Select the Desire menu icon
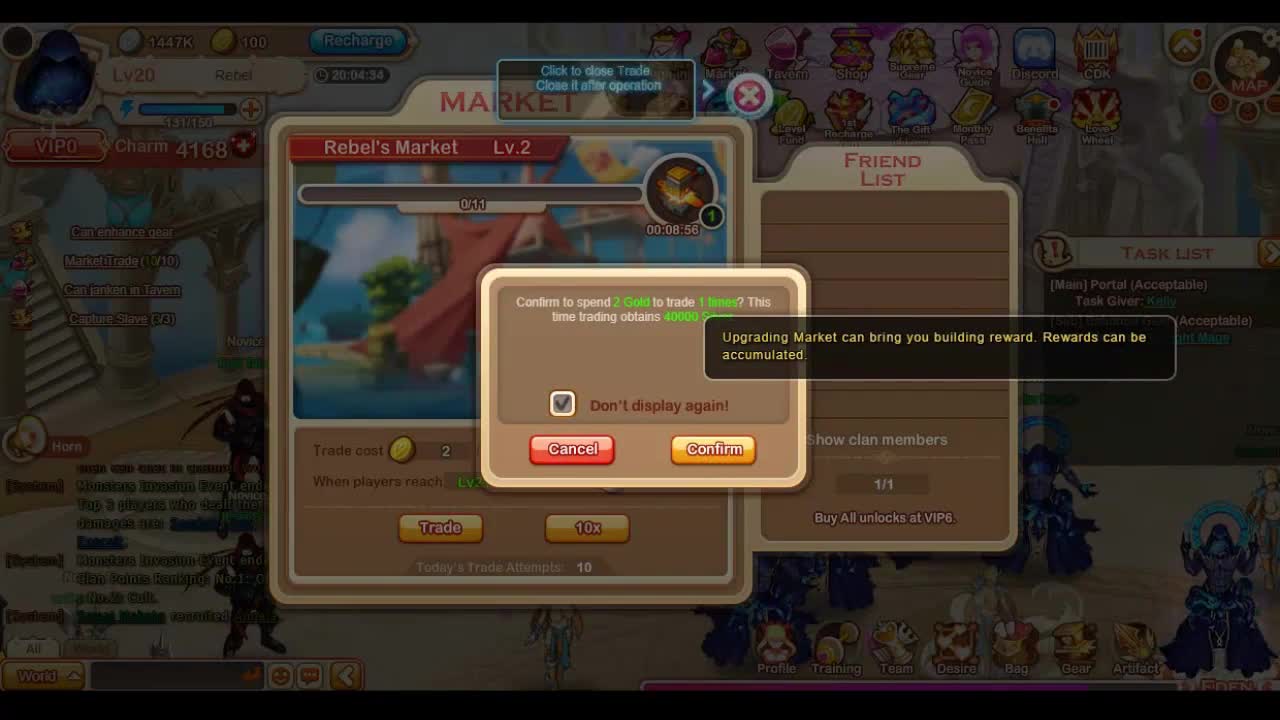1280x720 pixels. (956, 648)
